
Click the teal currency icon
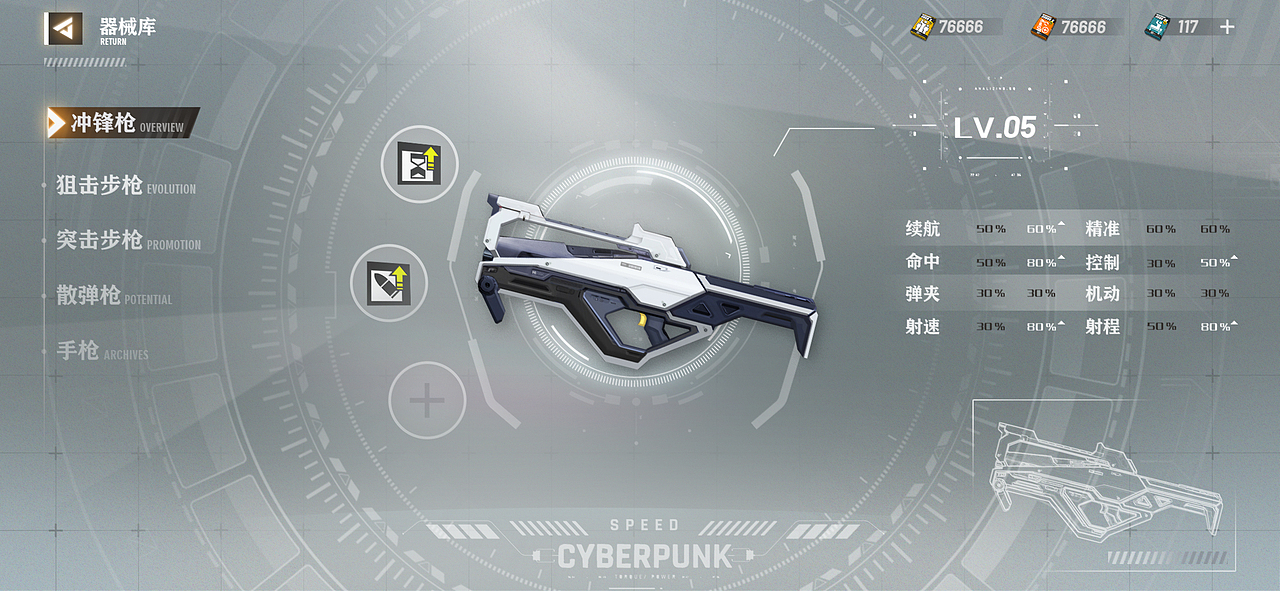[1158, 26]
